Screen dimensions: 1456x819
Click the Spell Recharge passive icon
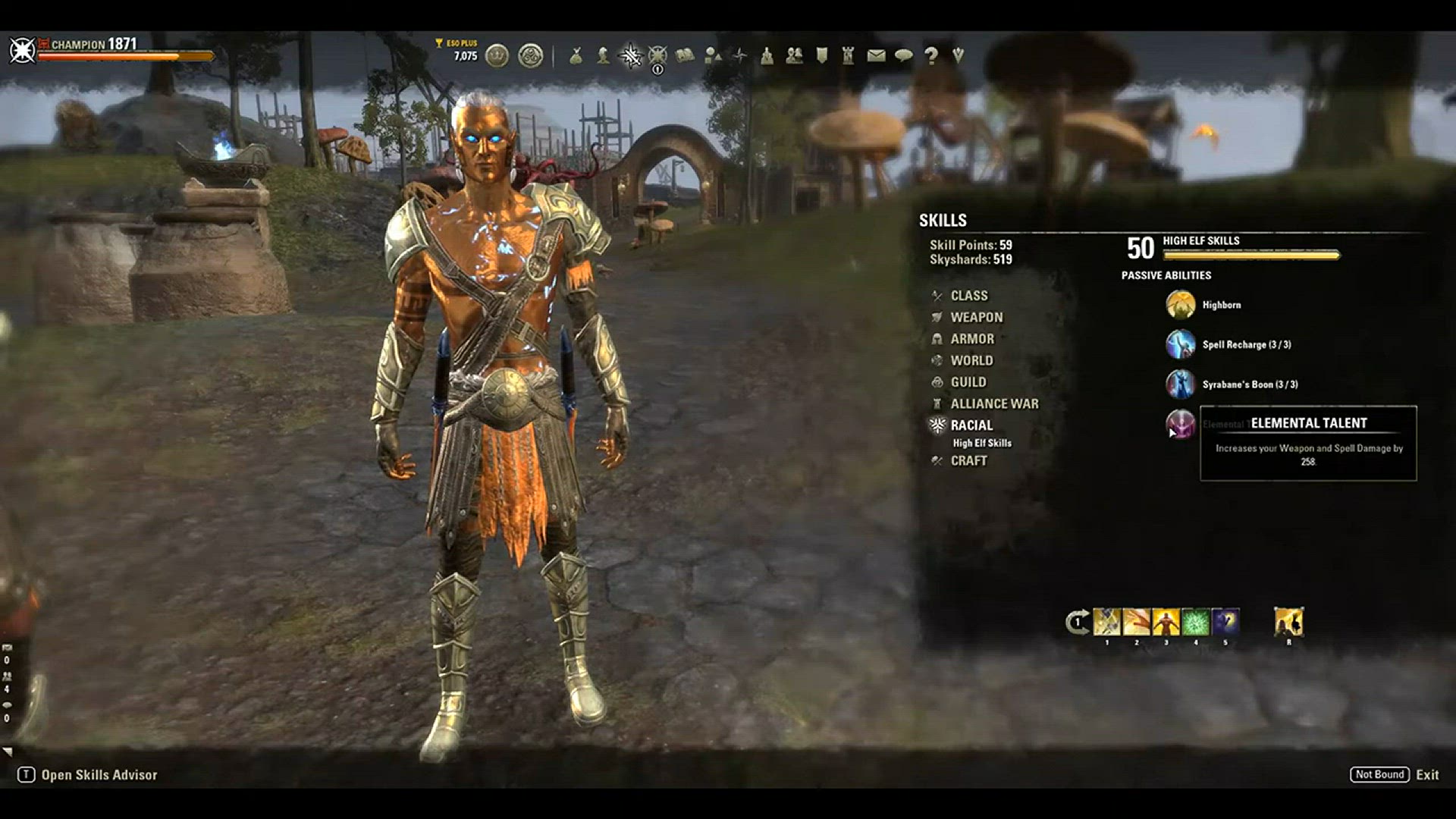tap(1180, 344)
